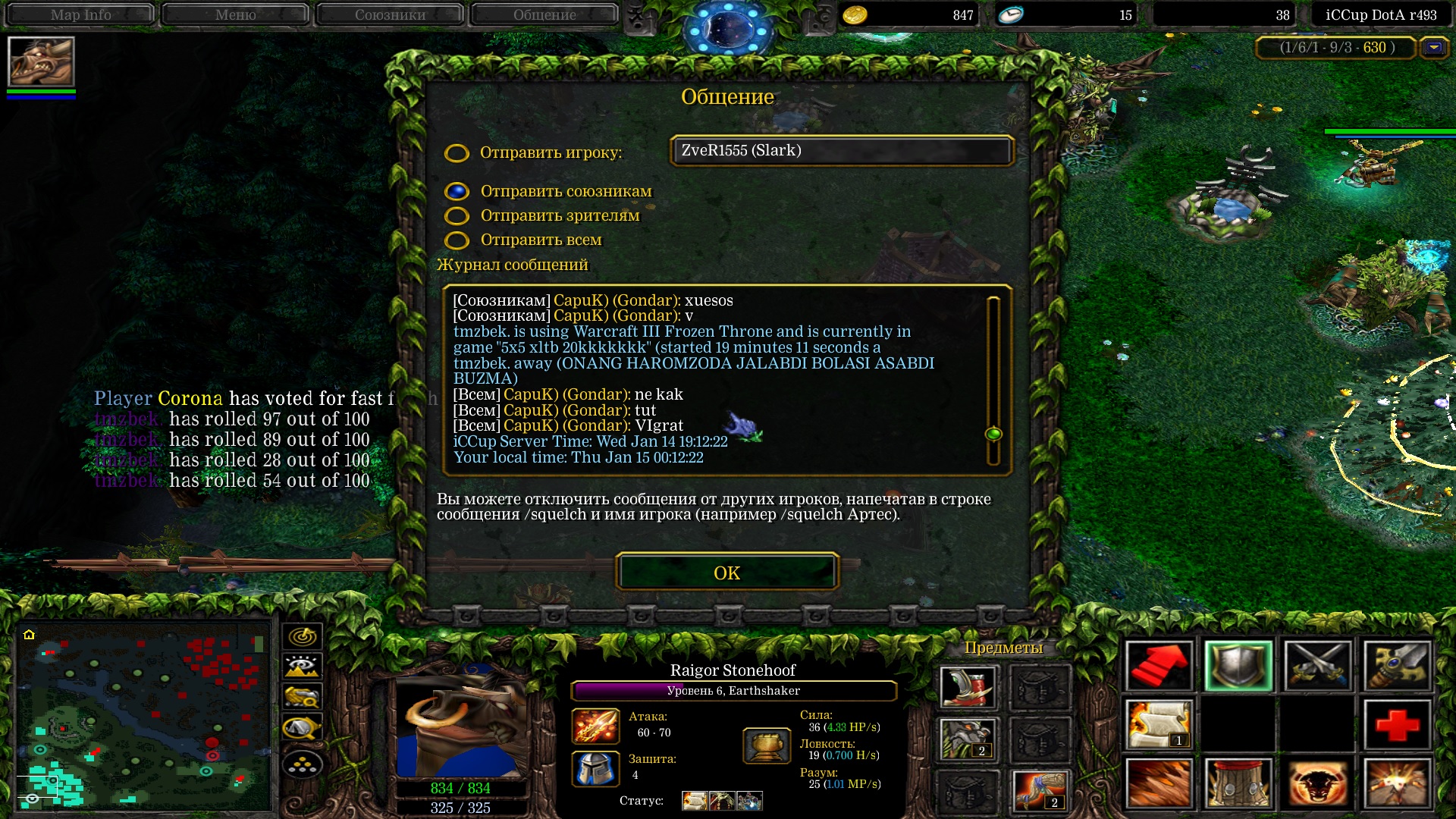This screenshot has width=1456, height=819.
Task: Choose the 'Отправить всем' radio option
Action: pos(457,240)
